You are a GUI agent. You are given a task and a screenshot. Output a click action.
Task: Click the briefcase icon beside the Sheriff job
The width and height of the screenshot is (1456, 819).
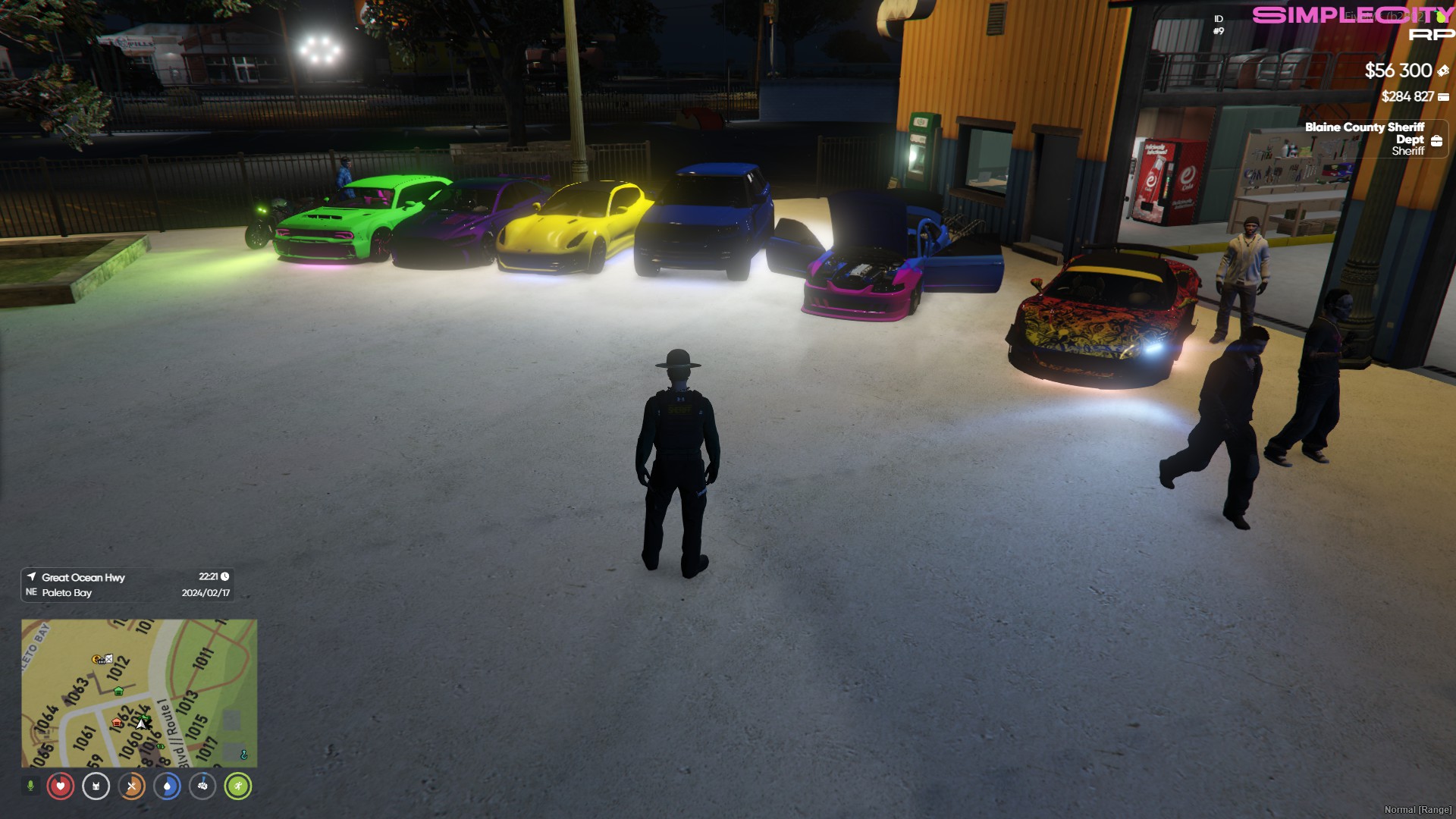[1439, 139]
